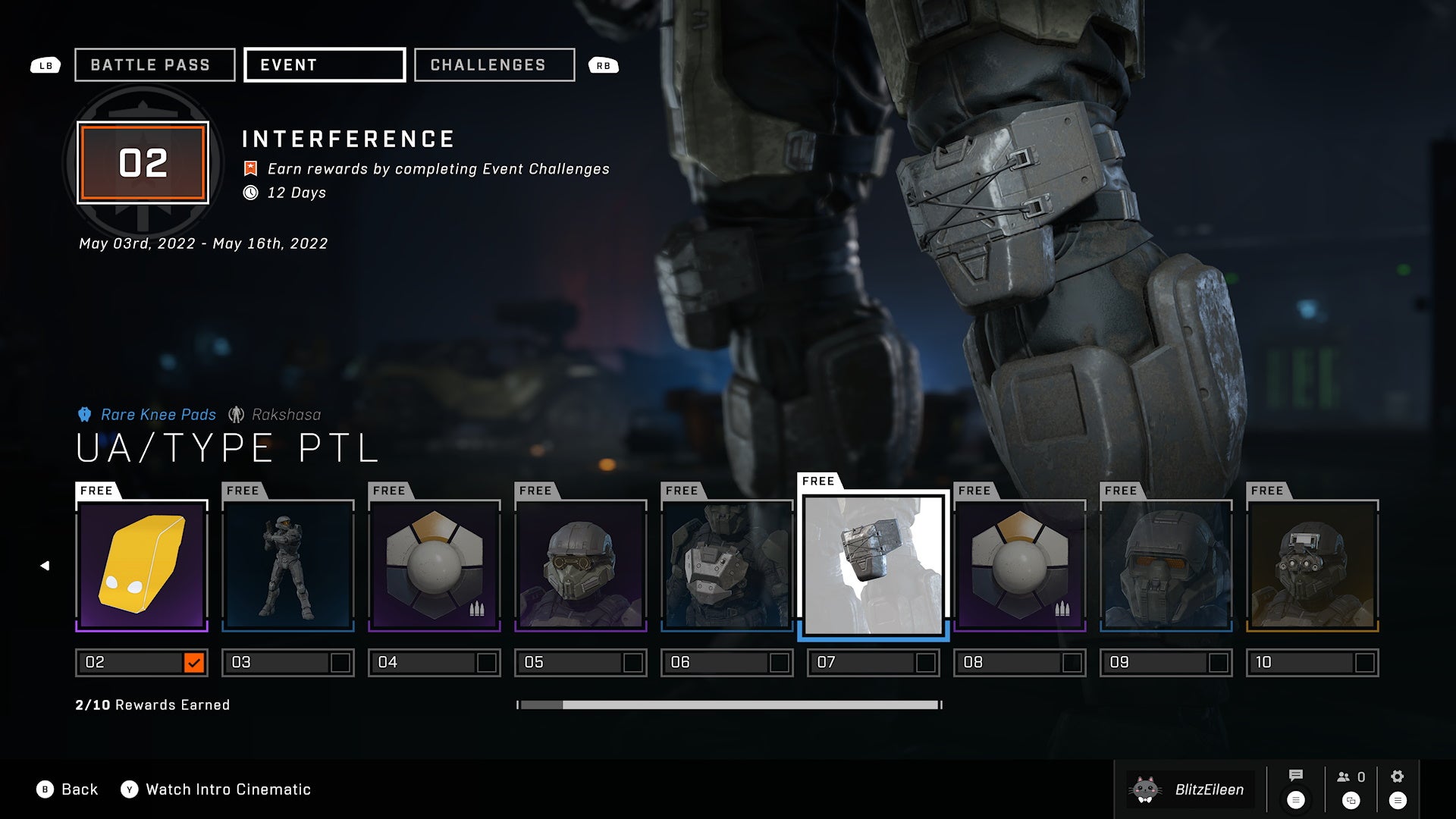Click the blue shield icon beside Rare Knee Pads
This screenshot has height=819, width=1456.
point(85,414)
